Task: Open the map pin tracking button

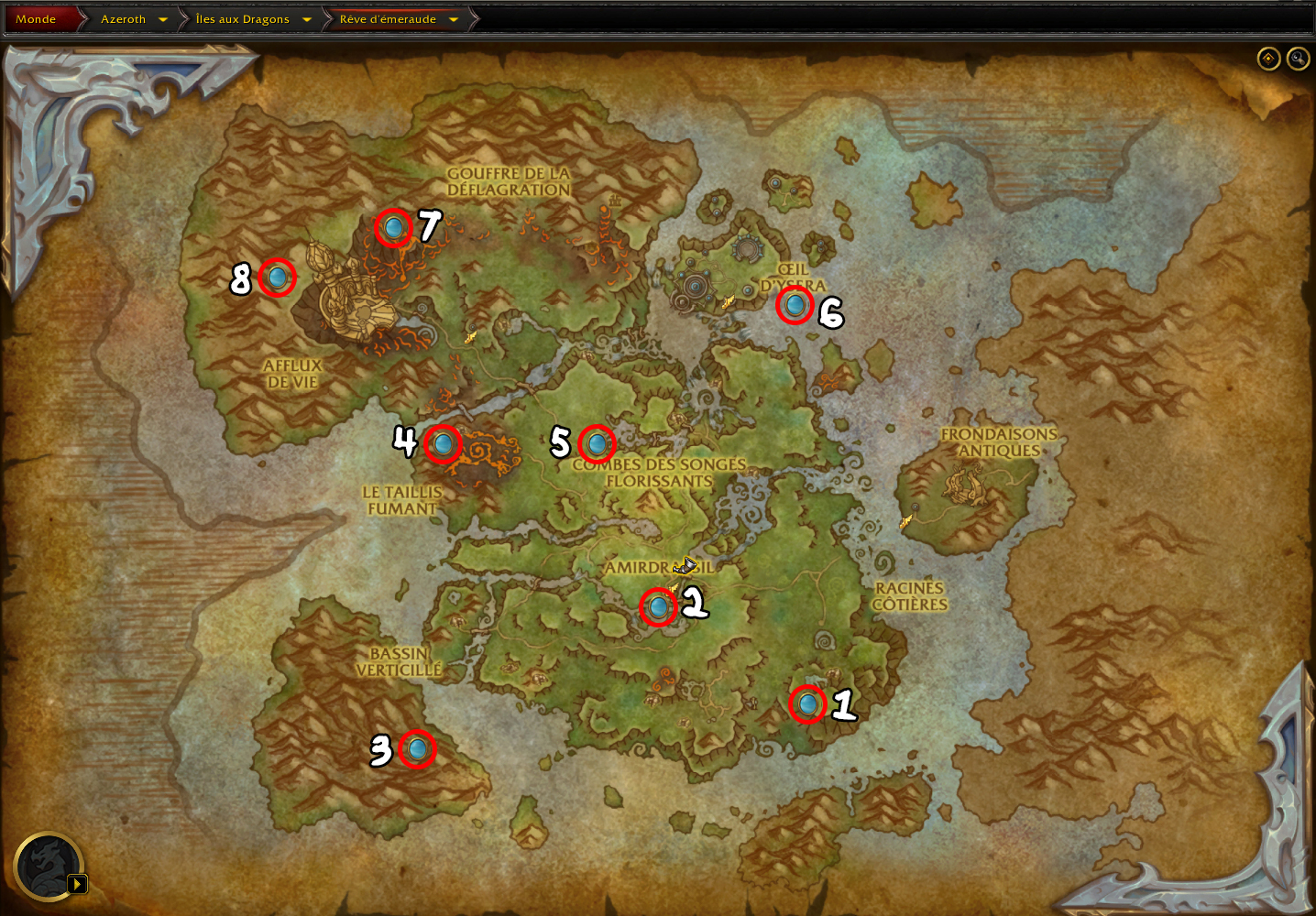Action: (1268, 59)
